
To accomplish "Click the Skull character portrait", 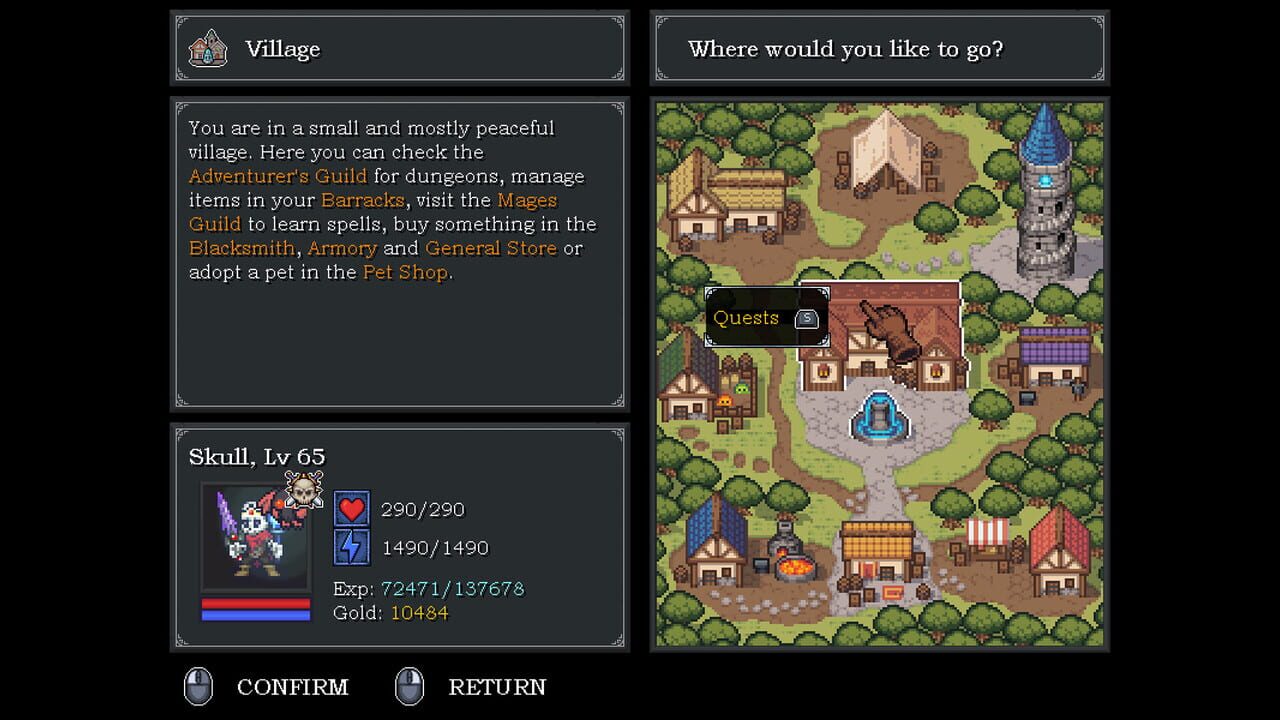I will pos(255,533).
